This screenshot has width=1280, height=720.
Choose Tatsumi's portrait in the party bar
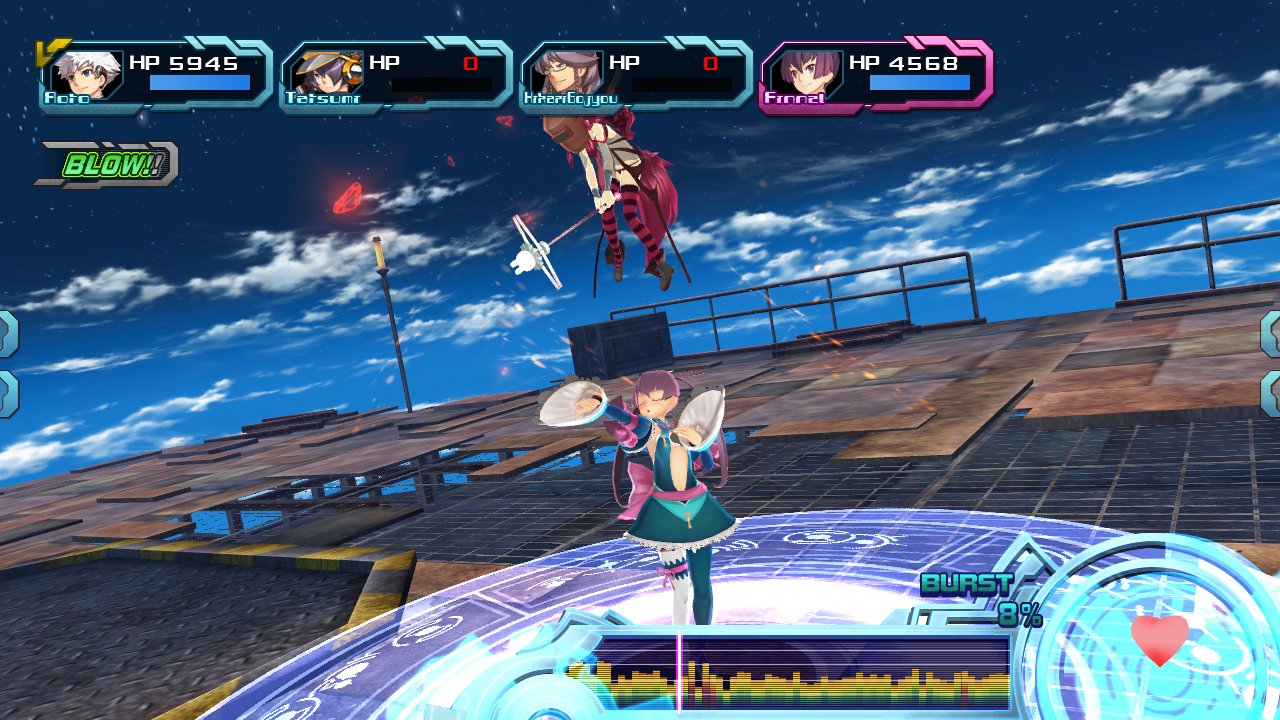pyautogui.click(x=322, y=74)
